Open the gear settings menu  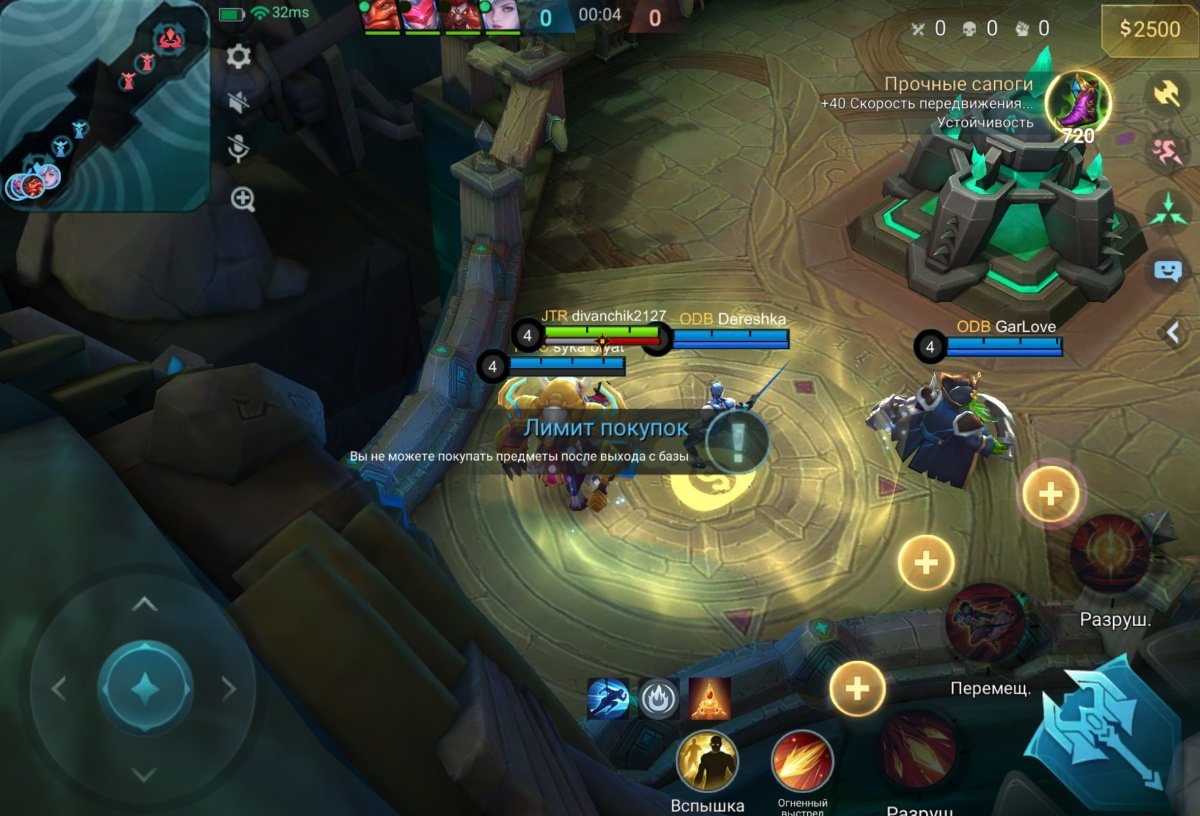point(238,56)
